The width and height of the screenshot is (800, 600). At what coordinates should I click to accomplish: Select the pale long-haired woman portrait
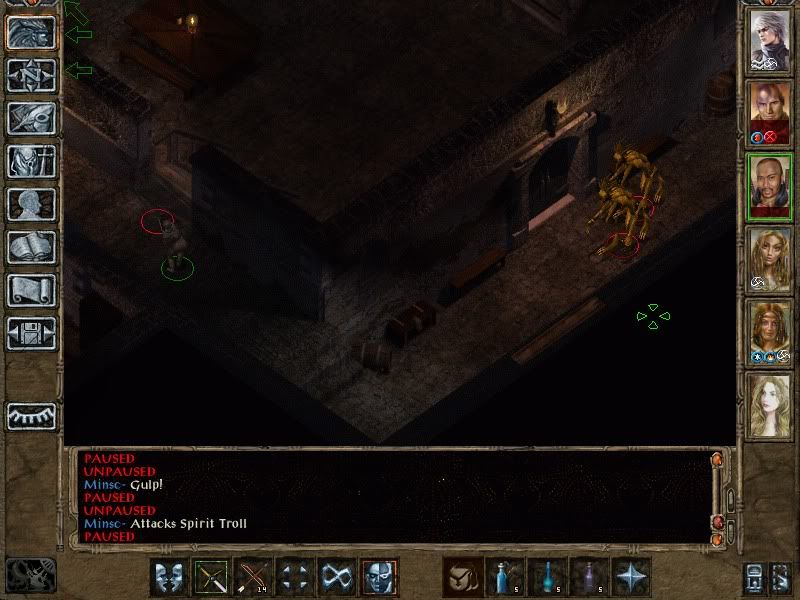(x=771, y=404)
